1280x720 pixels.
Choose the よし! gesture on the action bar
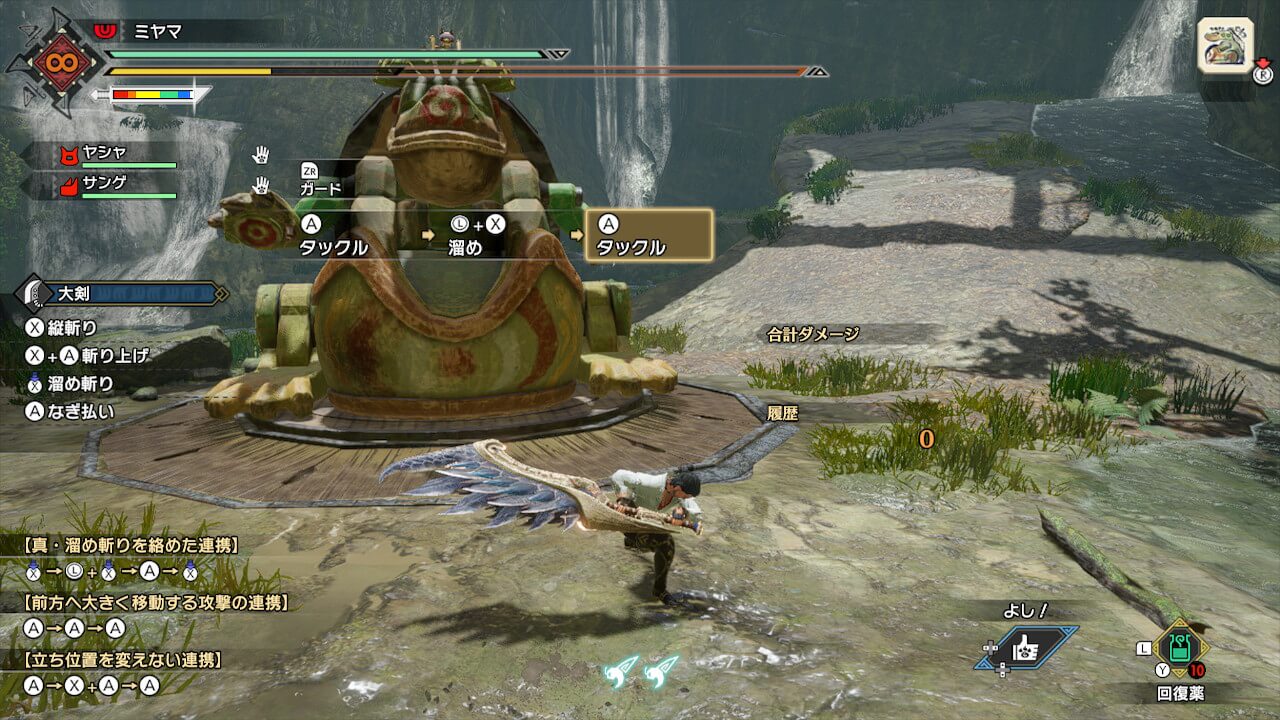[x=1029, y=648]
